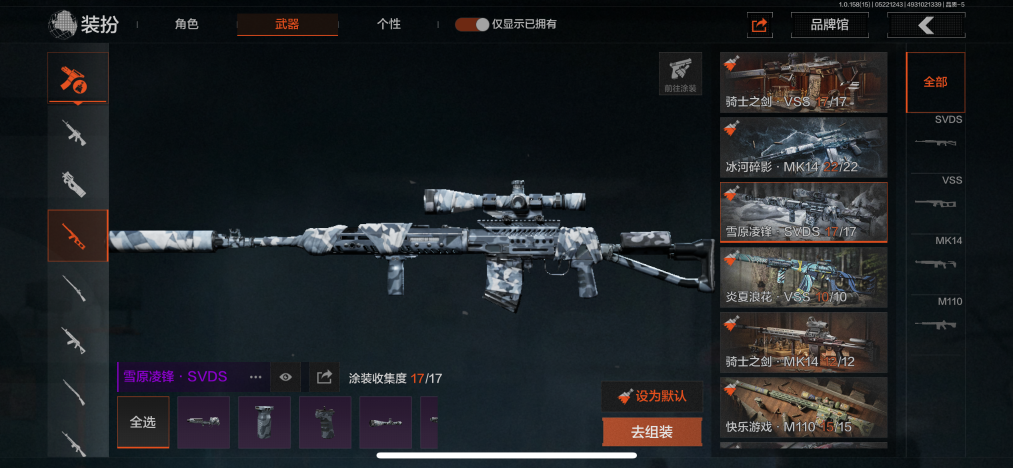
Task: Set skin as default with 设为默认
Action: click(x=652, y=396)
